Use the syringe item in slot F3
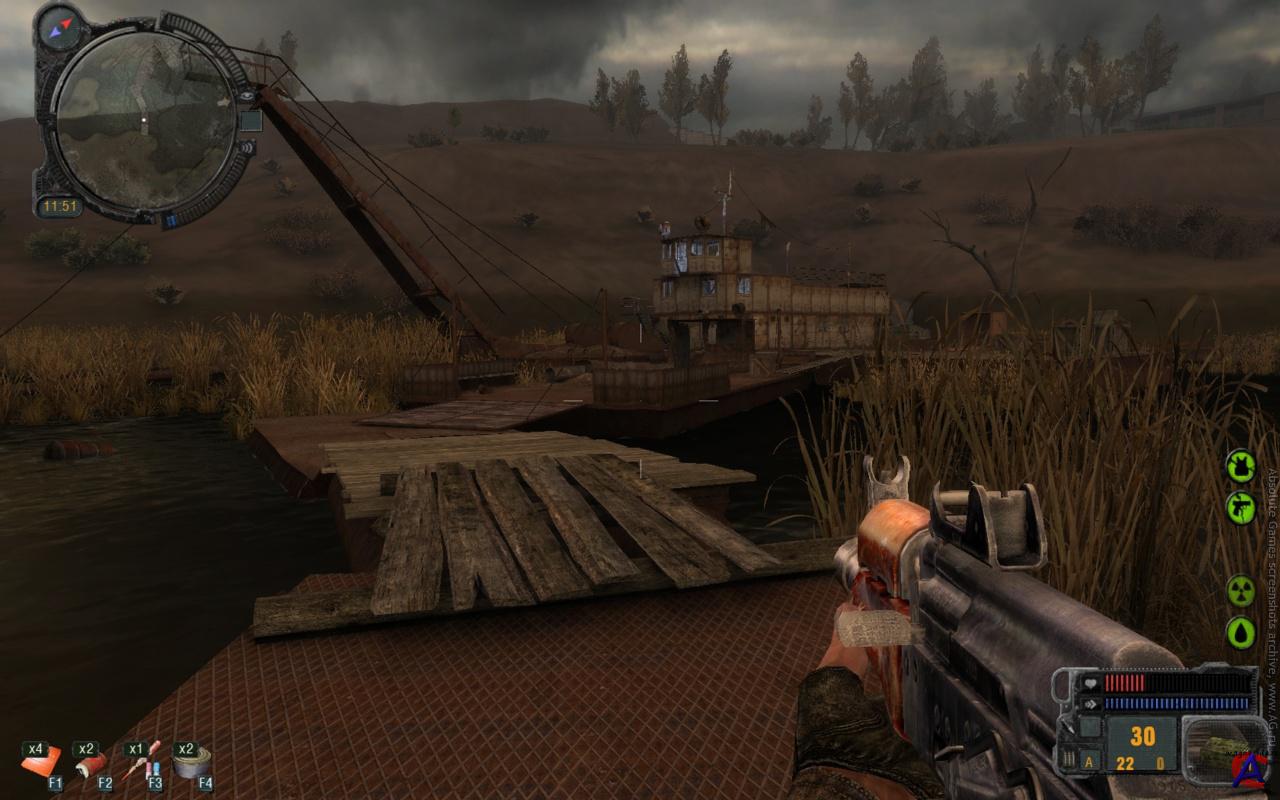This screenshot has width=1280, height=800. pyautogui.click(x=140, y=763)
